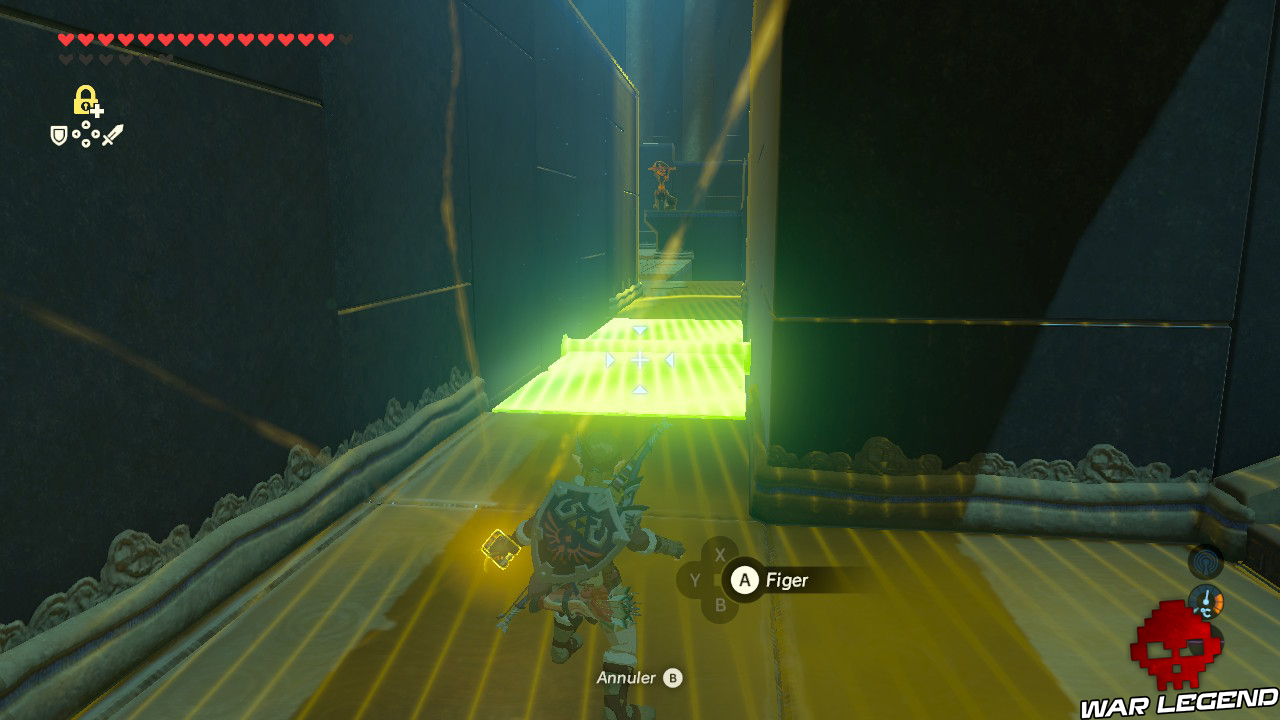Screen dimensions: 1280x720
Task: Click the D-pad icon between shield and sword
Action: pos(86,134)
